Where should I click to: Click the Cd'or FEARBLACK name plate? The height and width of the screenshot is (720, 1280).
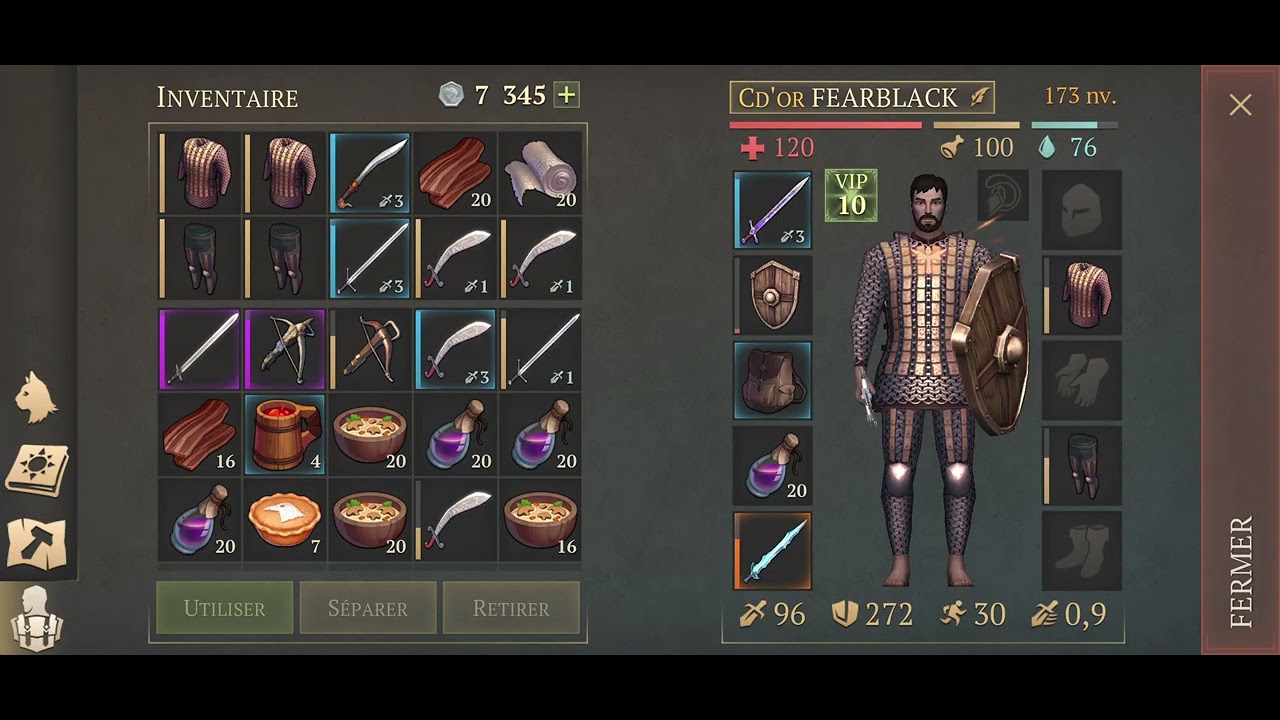[x=862, y=97]
